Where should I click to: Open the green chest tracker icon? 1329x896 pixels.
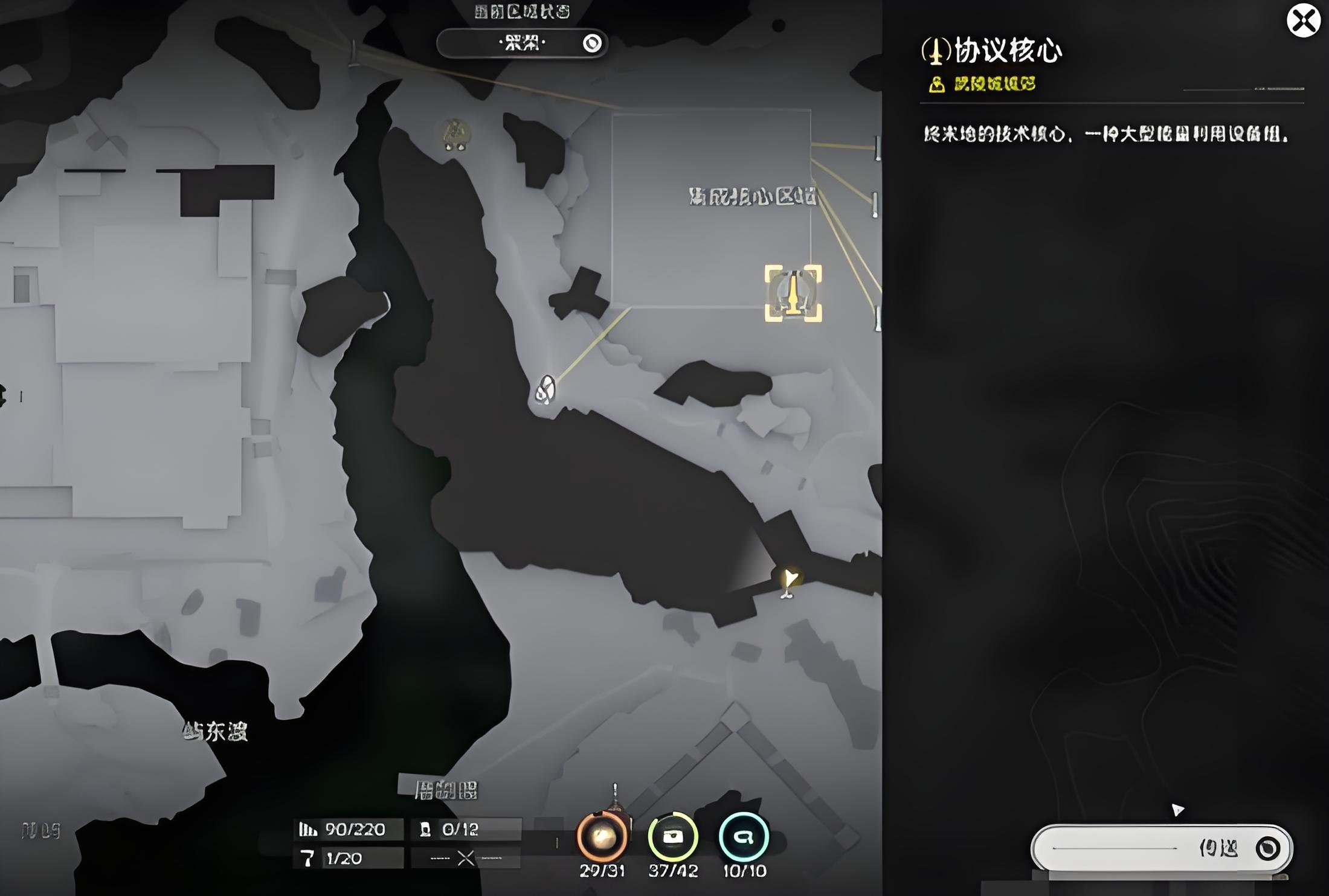click(672, 837)
